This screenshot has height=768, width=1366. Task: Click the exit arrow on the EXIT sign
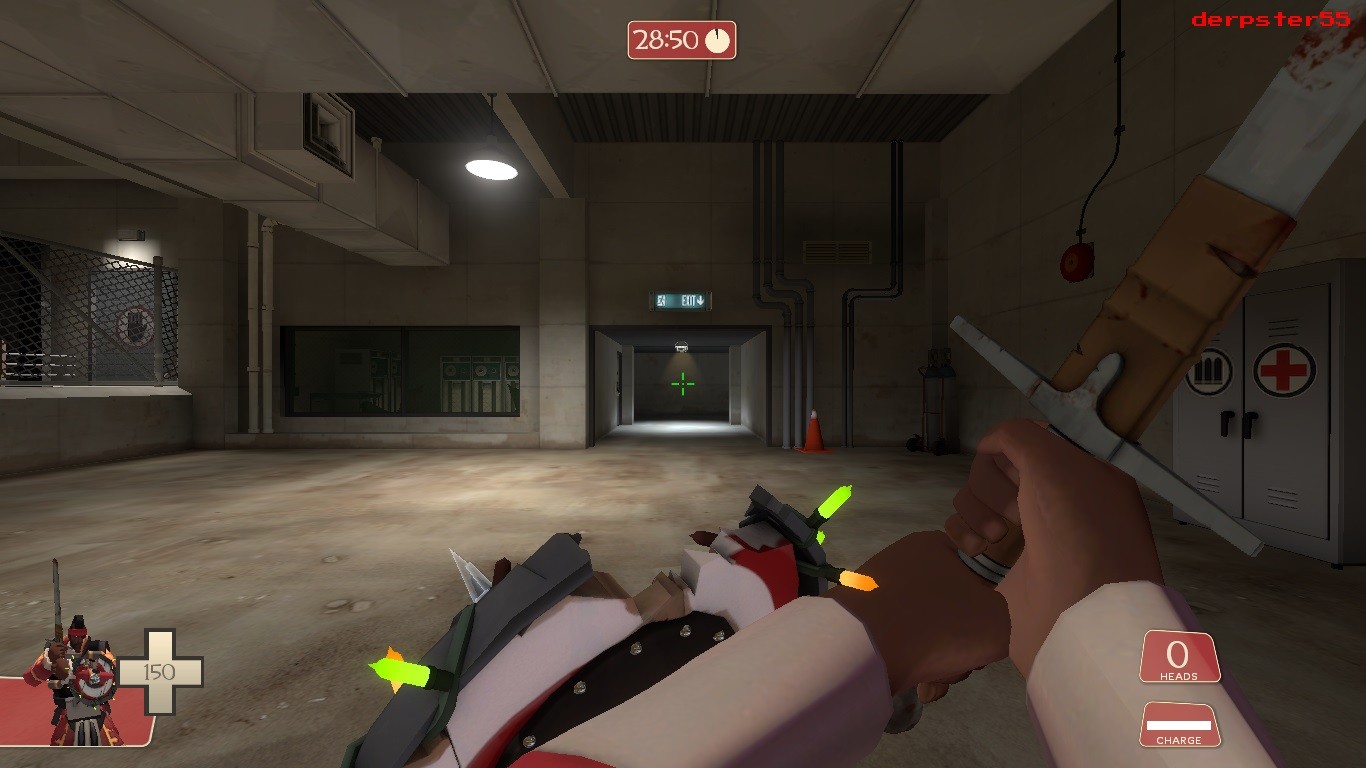[x=702, y=299]
